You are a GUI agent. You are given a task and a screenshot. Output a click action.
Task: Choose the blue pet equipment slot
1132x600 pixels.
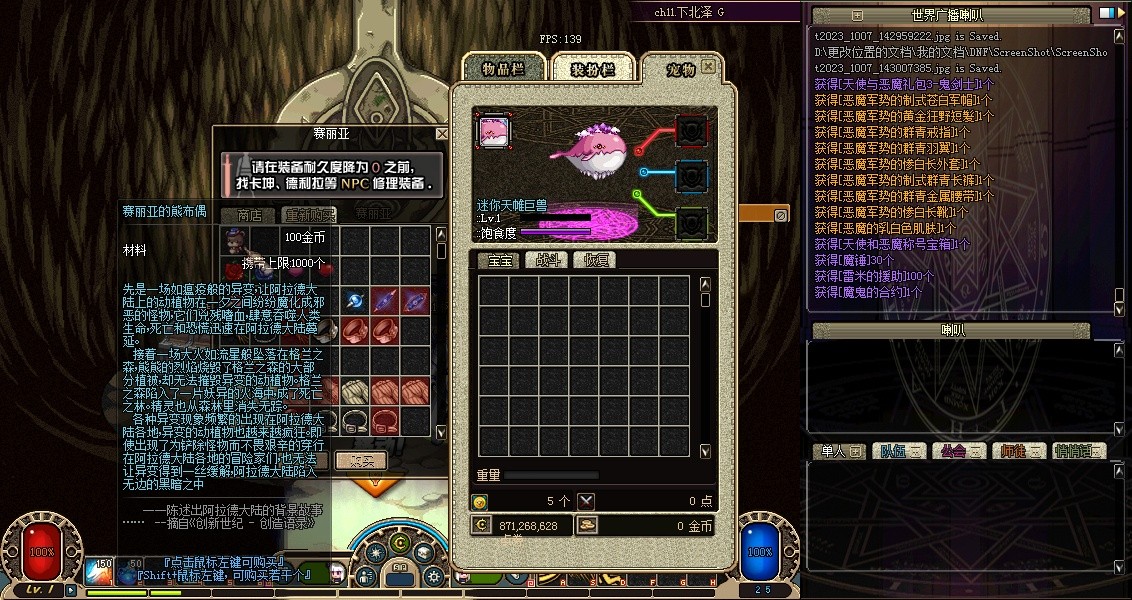click(692, 176)
